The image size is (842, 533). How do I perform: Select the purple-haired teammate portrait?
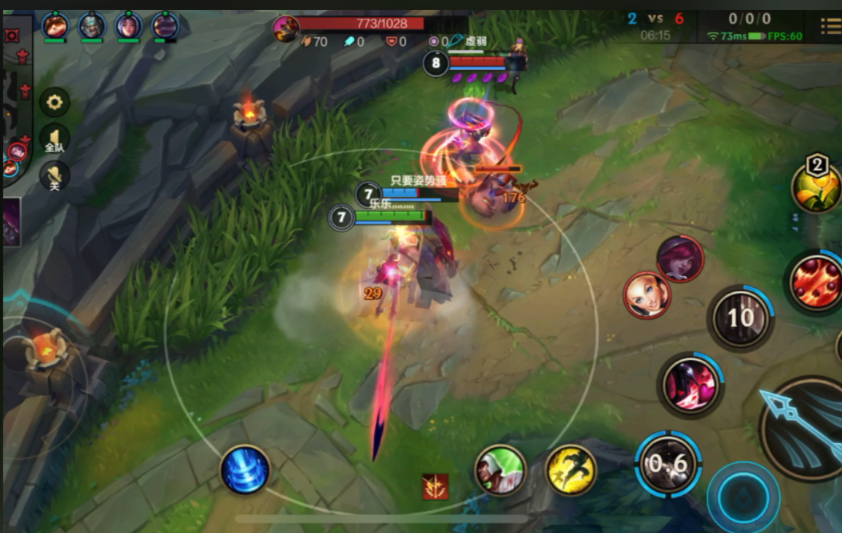[x=128, y=25]
